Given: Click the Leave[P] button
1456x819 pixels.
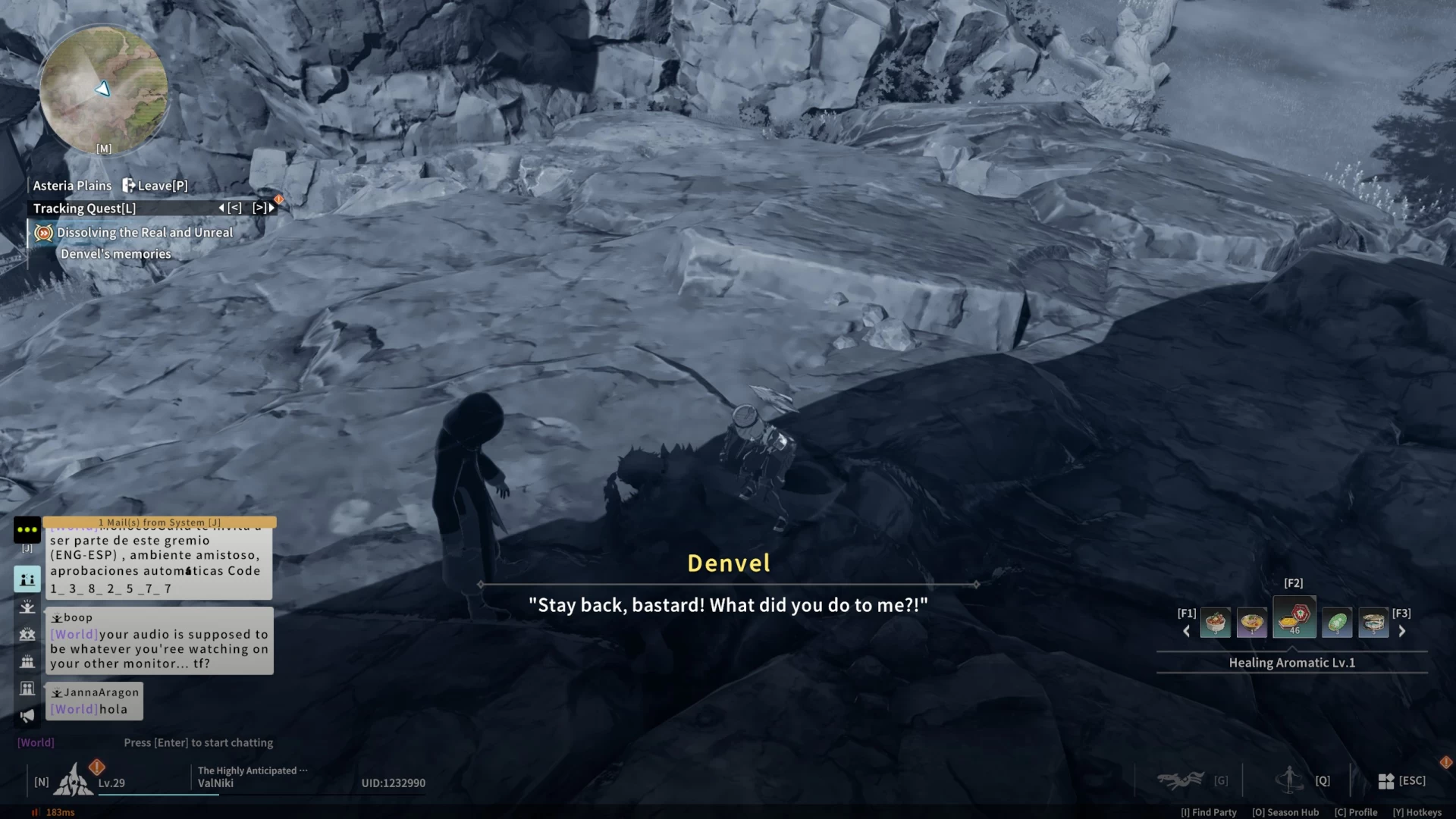Looking at the screenshot, I should point(155,186).
